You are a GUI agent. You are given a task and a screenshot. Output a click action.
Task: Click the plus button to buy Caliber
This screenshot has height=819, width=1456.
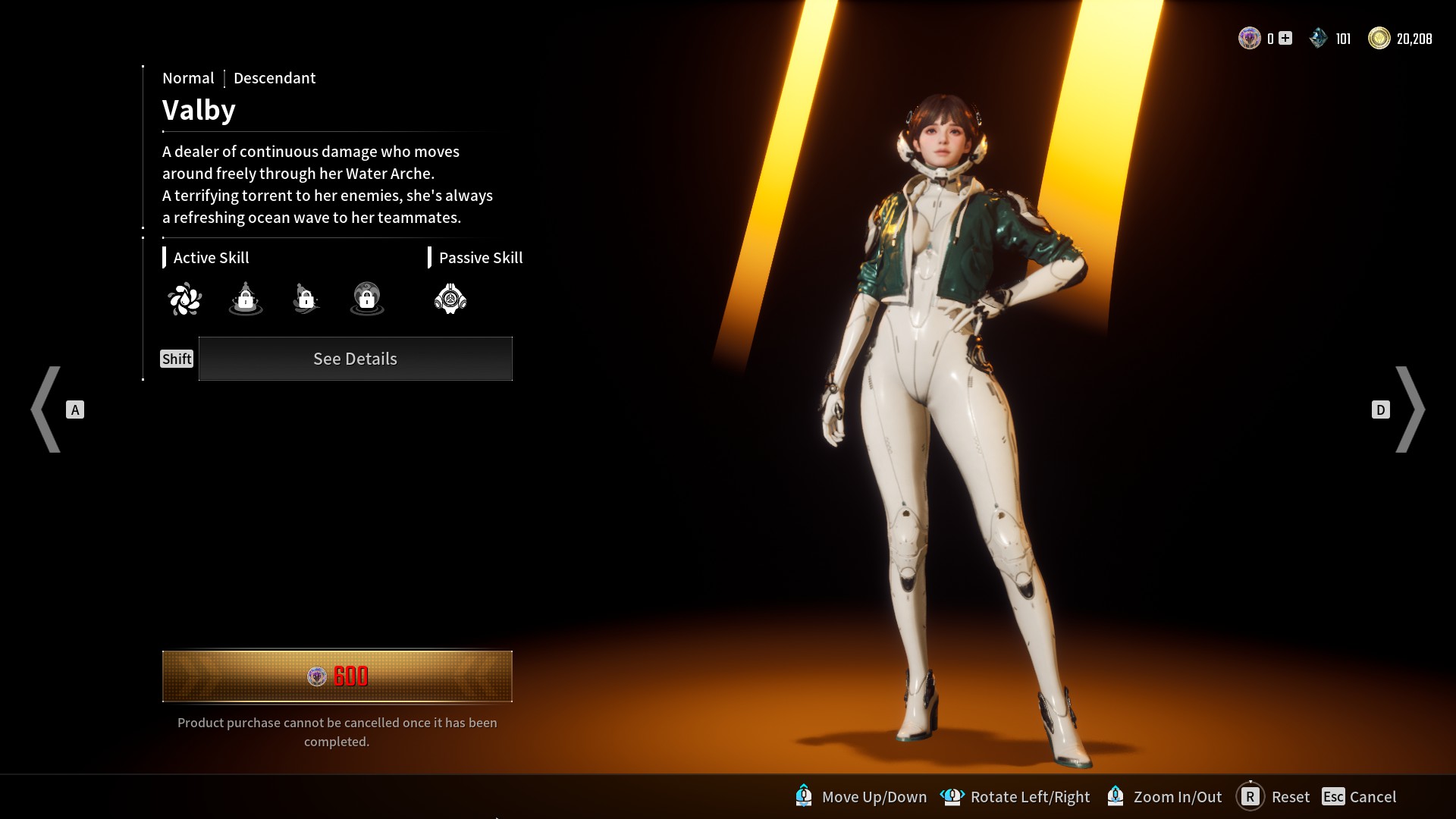coord(1283,36)
